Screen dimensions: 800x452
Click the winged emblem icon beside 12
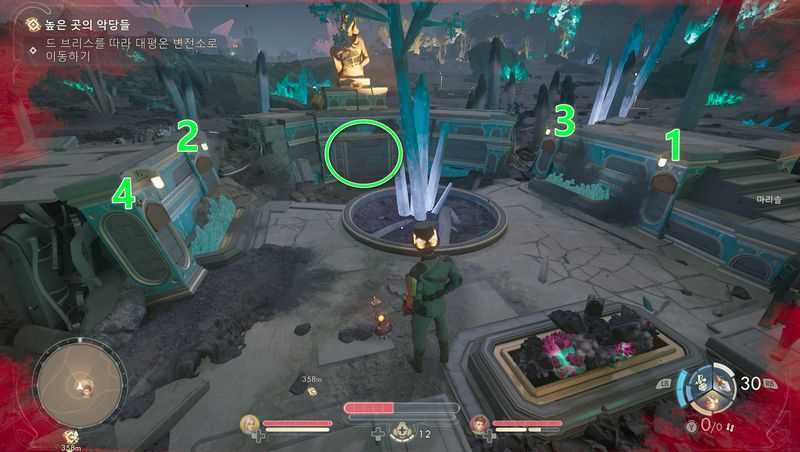401,432
